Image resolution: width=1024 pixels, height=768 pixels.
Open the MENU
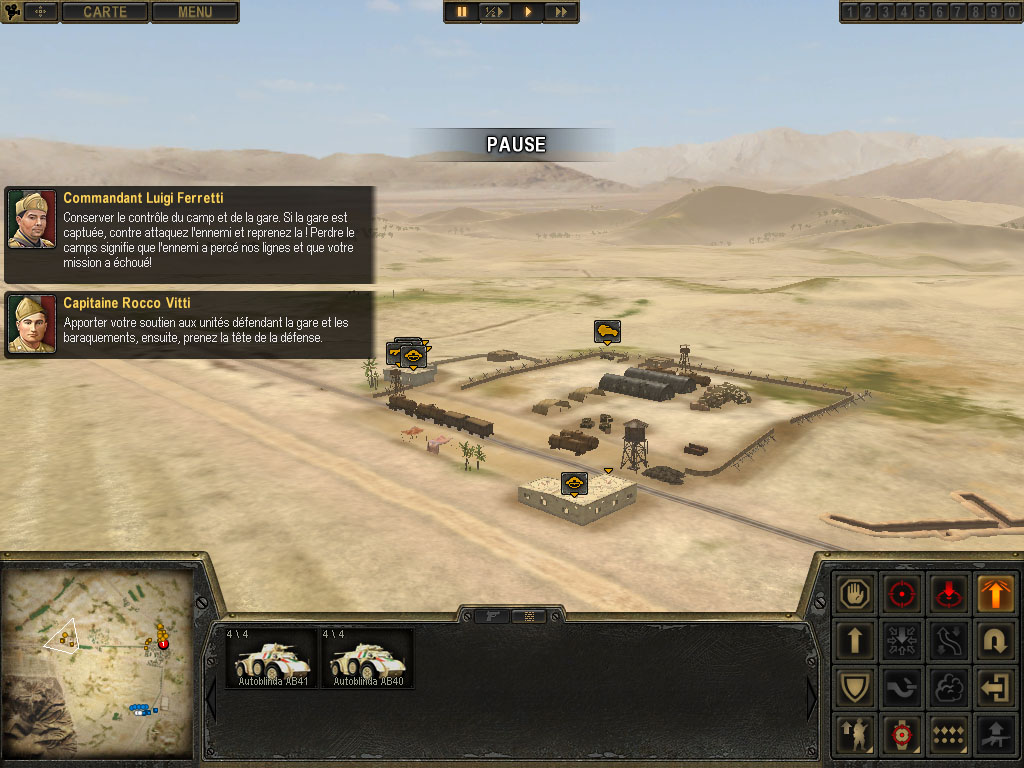195,12
